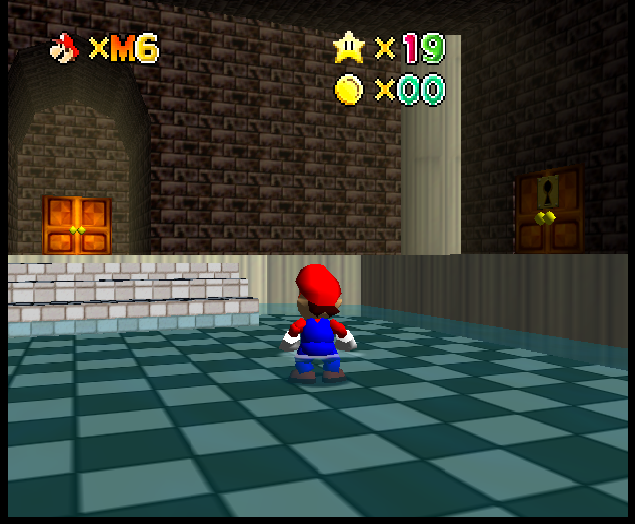This screenshot has width=635, height=524.
Task: Click the Mario head lives icon
Action: [x=64, y=47]
